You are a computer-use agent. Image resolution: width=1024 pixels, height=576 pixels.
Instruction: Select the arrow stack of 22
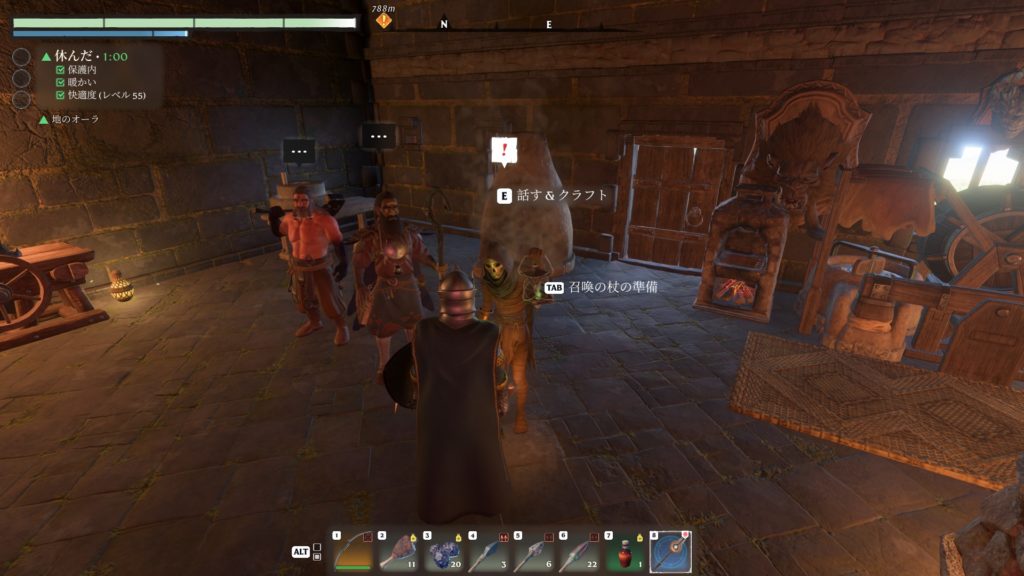click(x=579, y=551)
